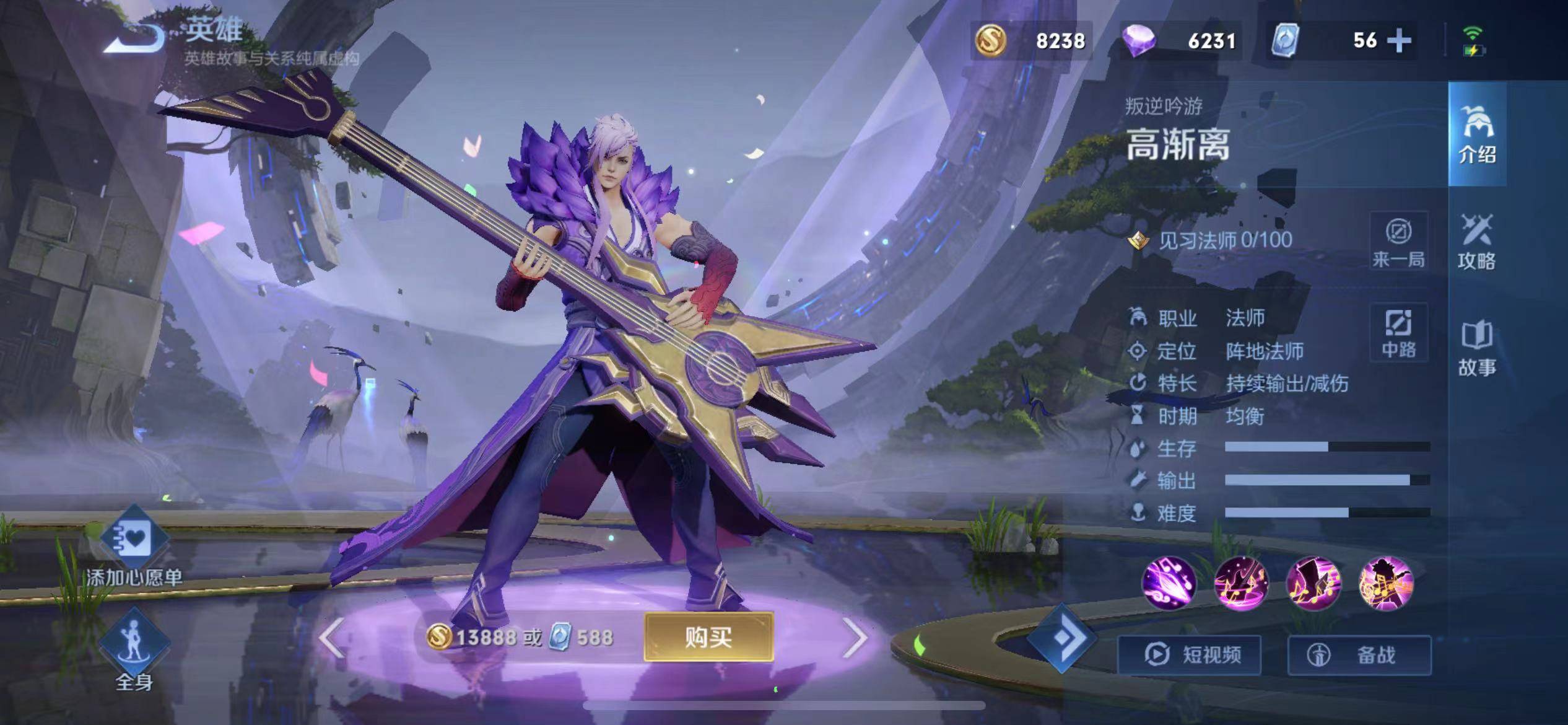Switch to the 攻略 guide tab
The width and height of the screenshot is (1568, 725).
(1477, 242)
